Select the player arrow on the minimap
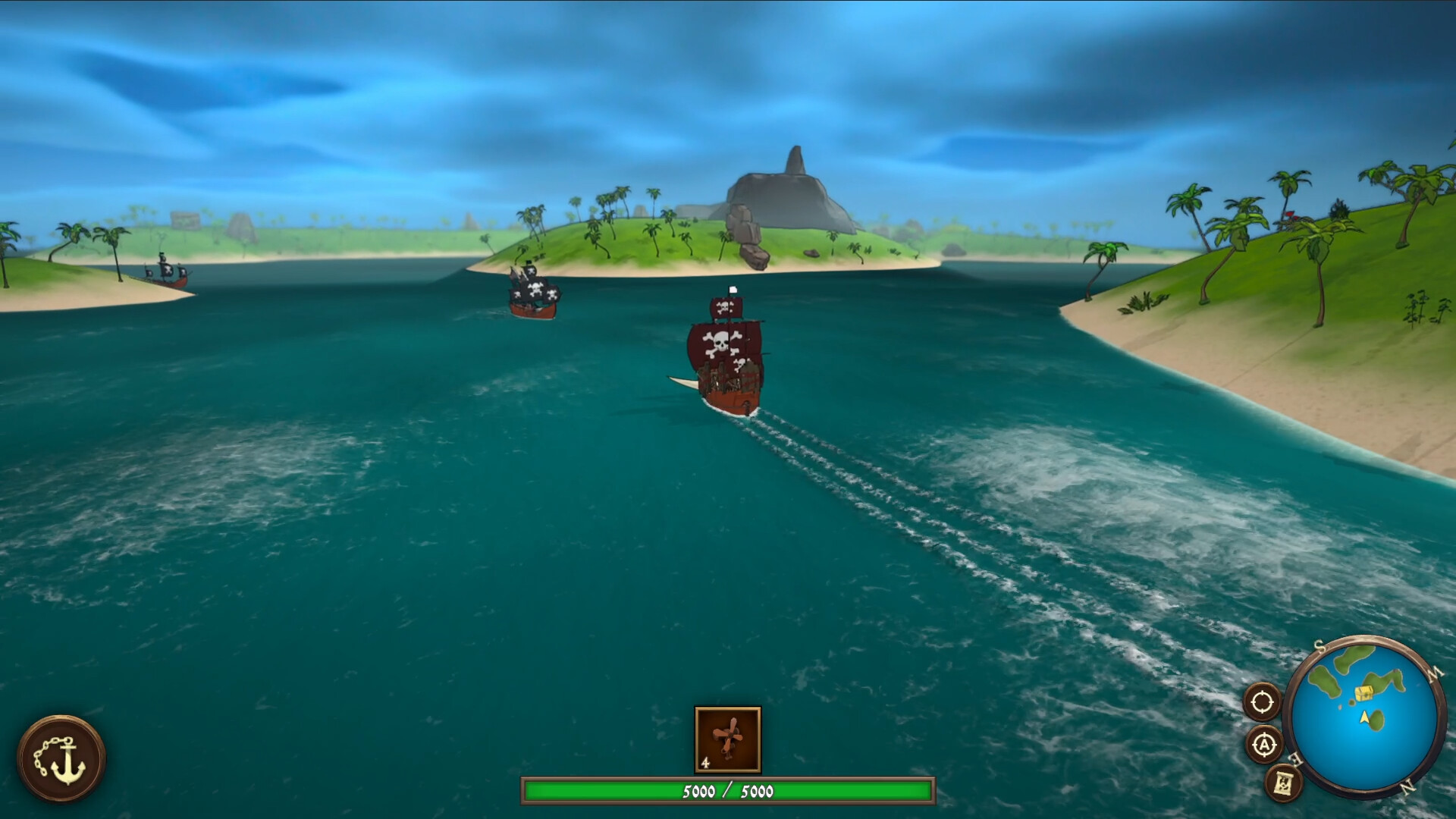 [x=1364, y=717]
